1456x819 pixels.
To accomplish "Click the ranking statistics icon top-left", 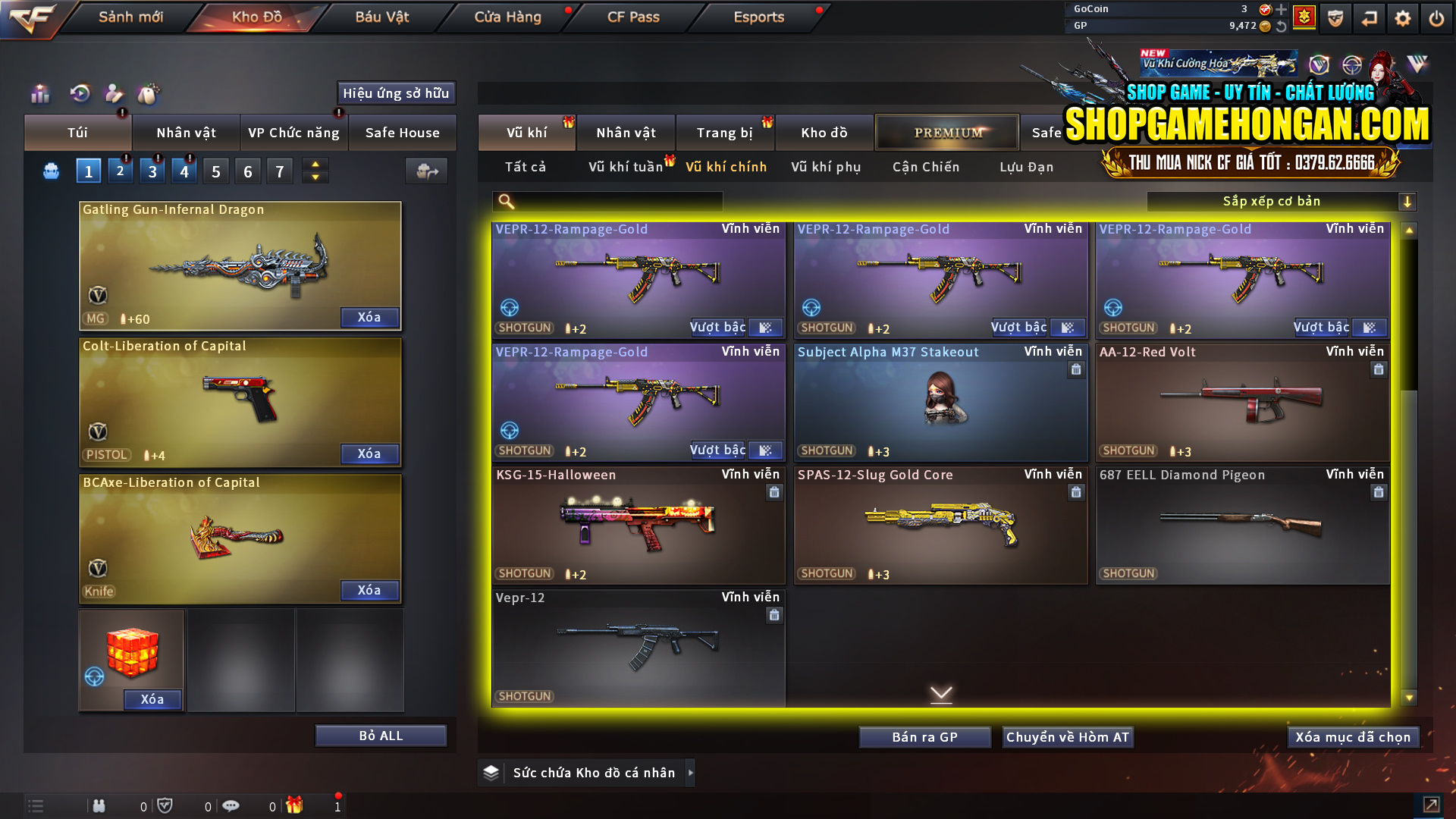I will point(39,94).
